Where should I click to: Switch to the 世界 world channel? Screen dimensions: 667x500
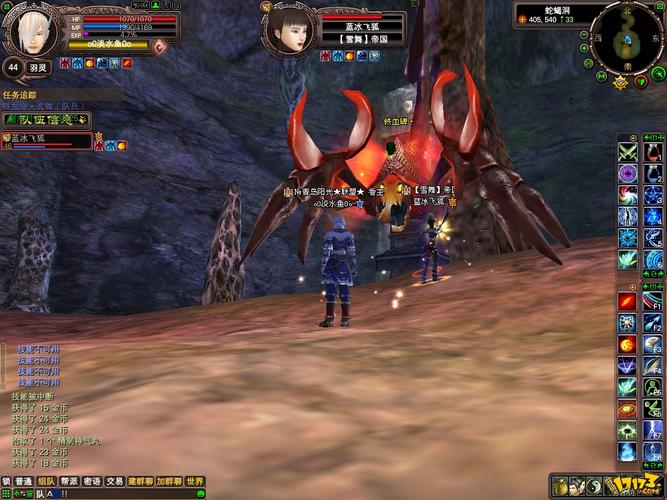click(196, 481)
